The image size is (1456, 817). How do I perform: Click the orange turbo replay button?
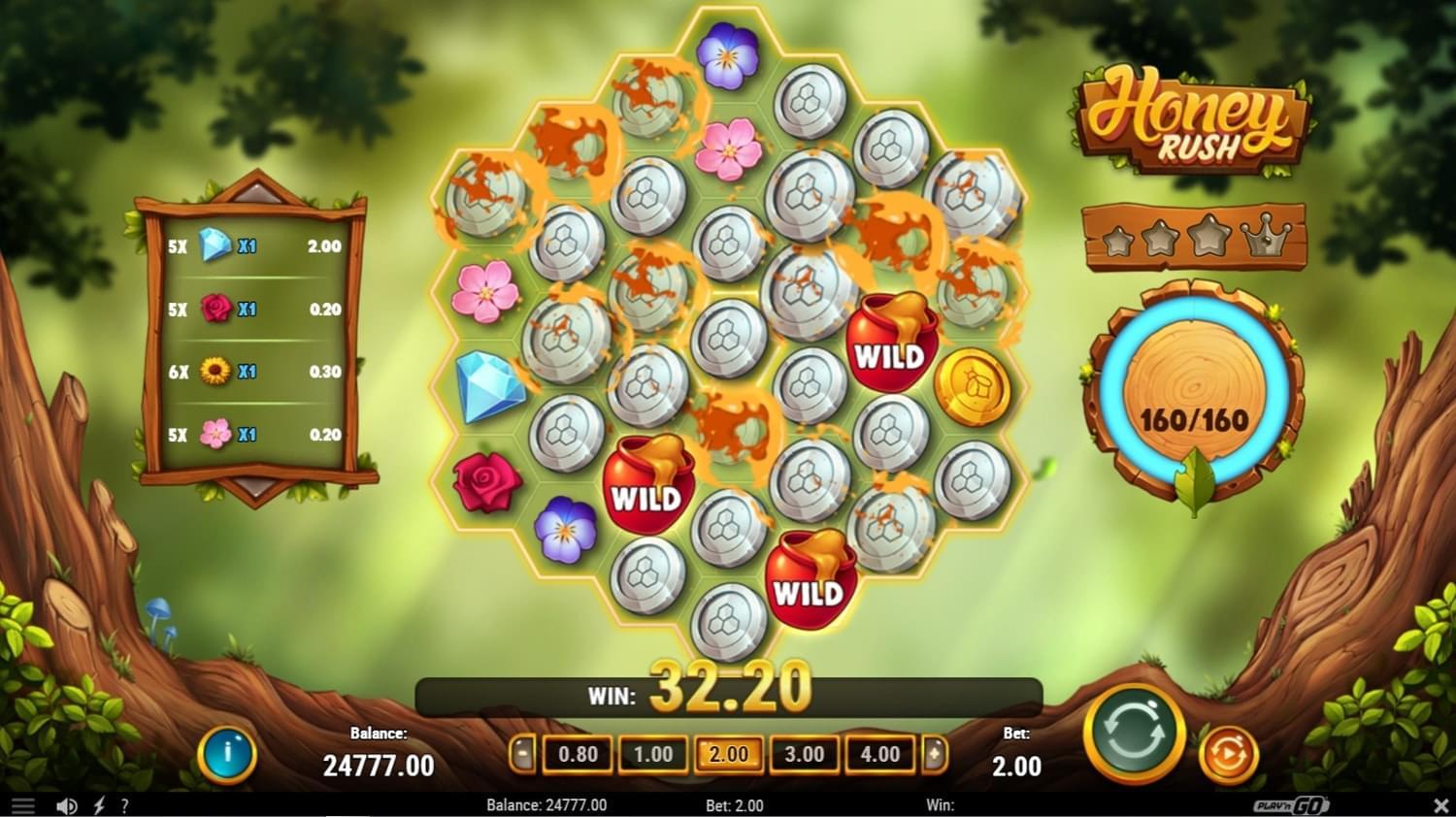pos(1228,752)
